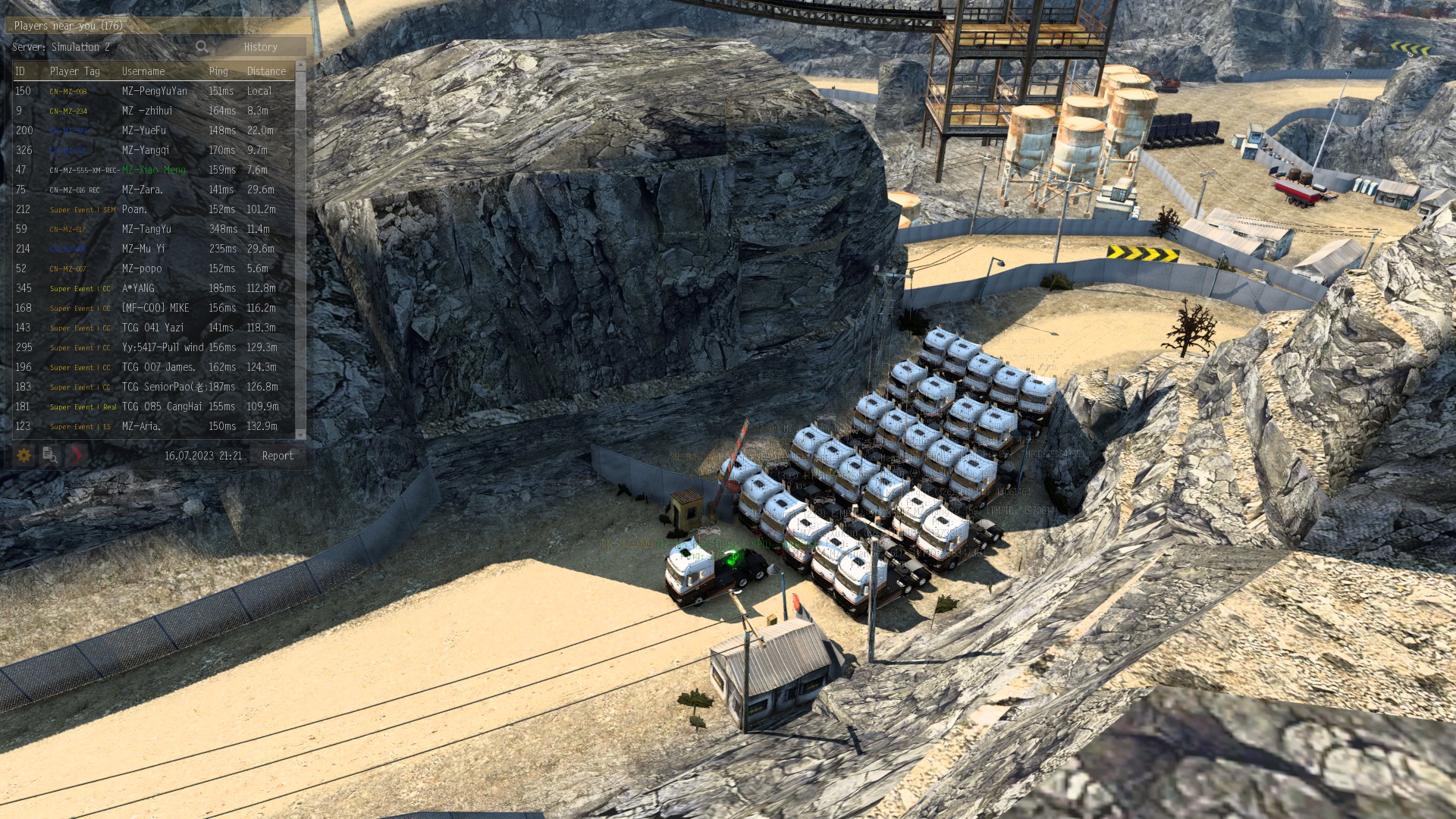The height and width of the screenshot is (819, 1456).
Task: Choose player MZ-YueFu from the list
Action: click(x=143, y=130)
